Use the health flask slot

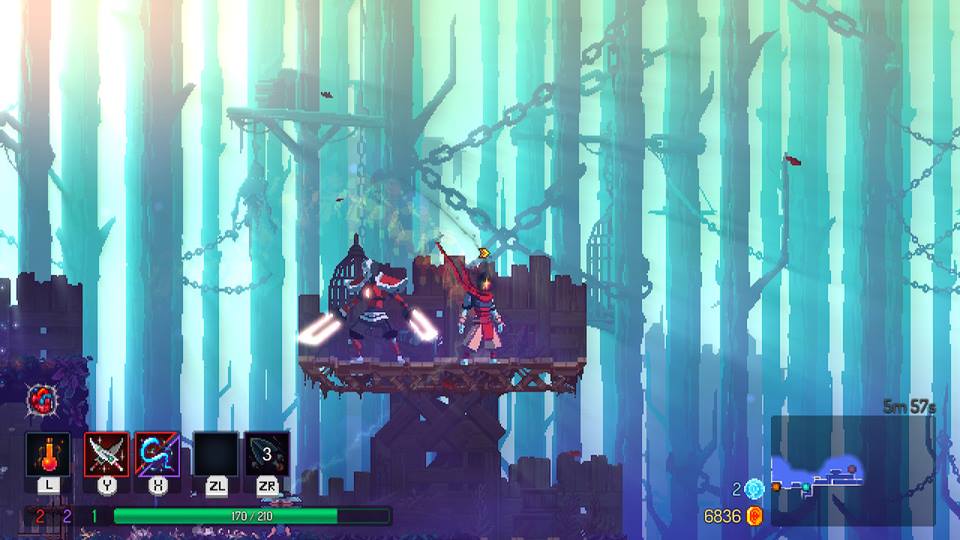(x=48, y=454)
